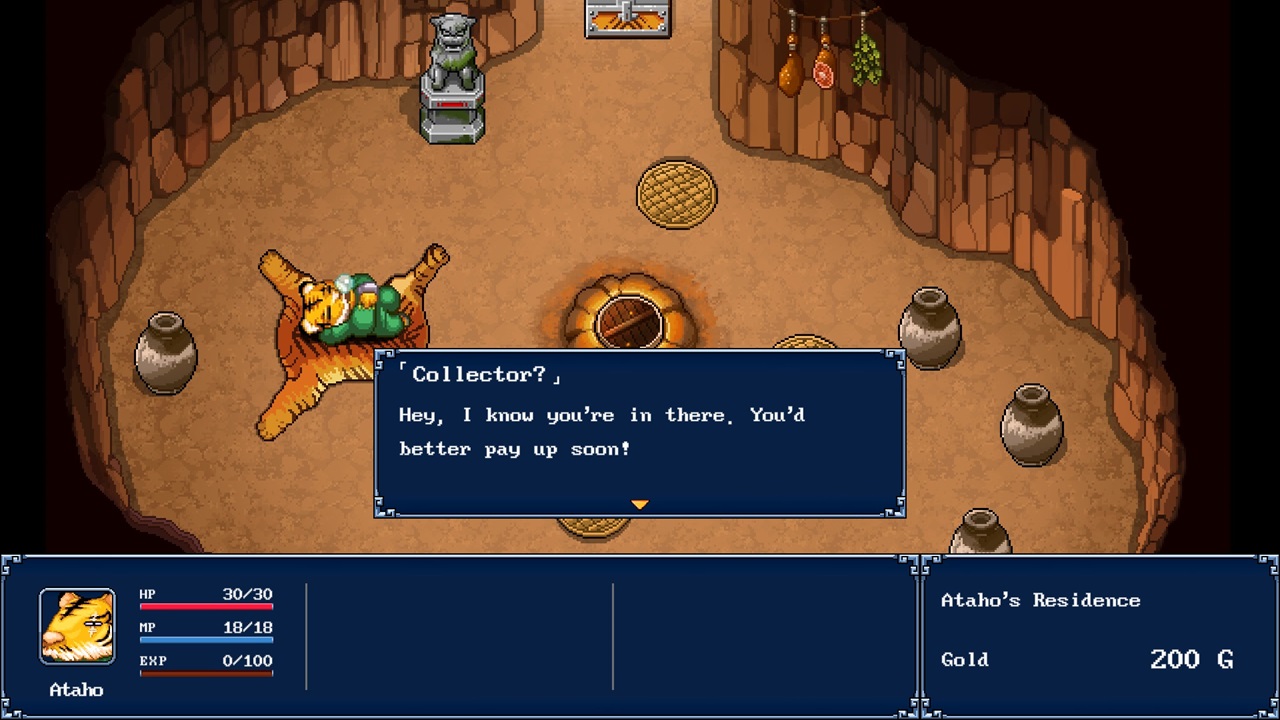Click the dialogue line reading Collector?

pyautogui.click(x=480, y=373)
